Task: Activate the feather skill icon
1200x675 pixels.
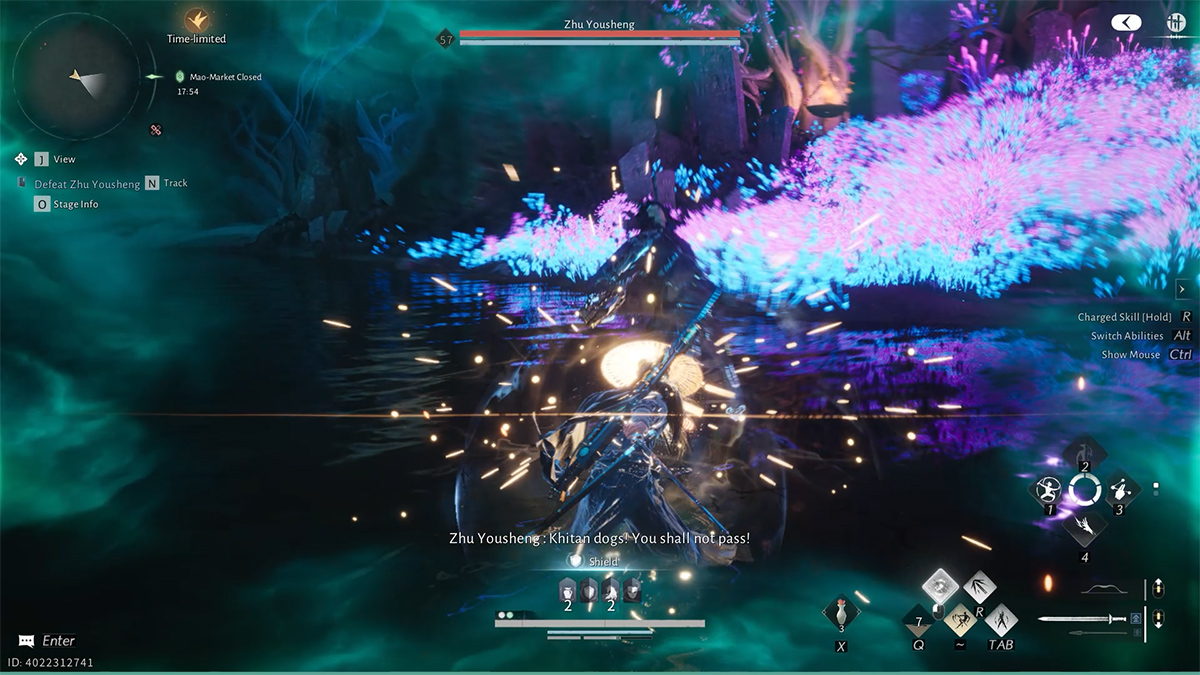Action: click(1084, 526)
